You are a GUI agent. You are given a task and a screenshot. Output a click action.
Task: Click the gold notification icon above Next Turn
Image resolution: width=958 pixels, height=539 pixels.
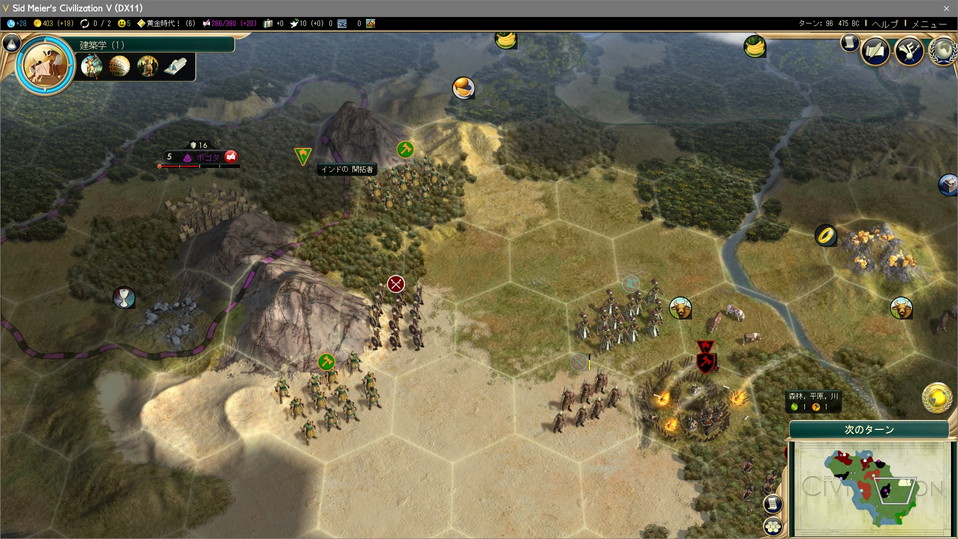[936, 397]
